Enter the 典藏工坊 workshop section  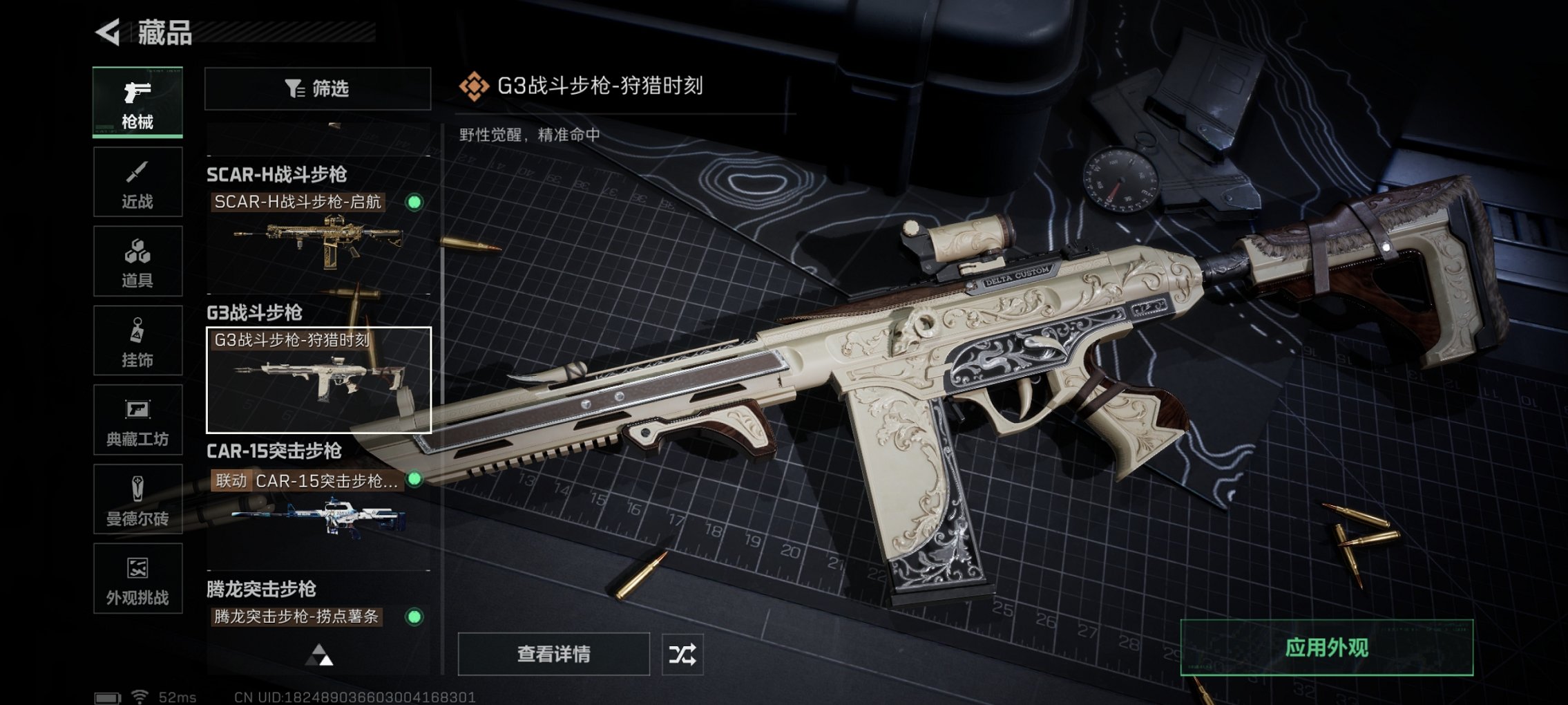tap(137, 420)
